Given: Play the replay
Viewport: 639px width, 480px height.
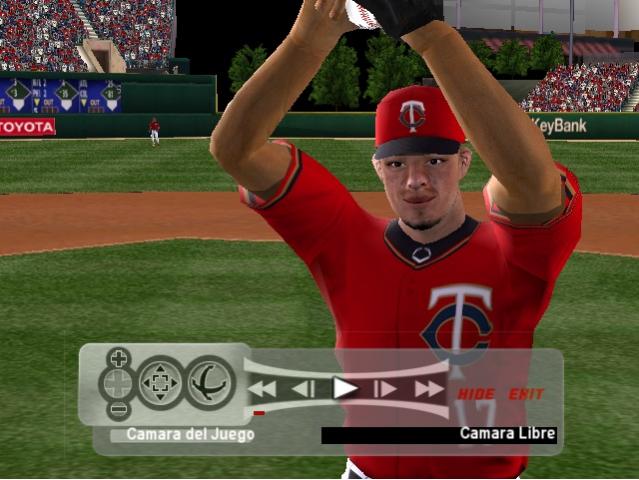Looking at the screenshot, I should pos(345,388).
